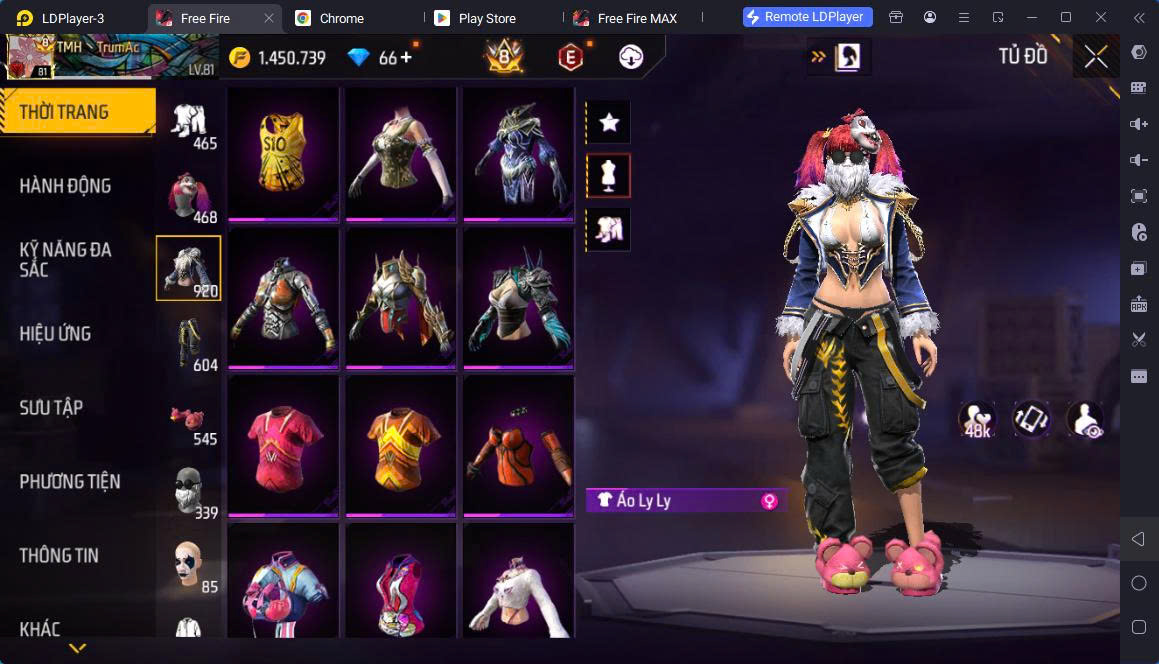Switch to the Hành Động tab
This screenshot has height=664, width=1159.
[x=66, y=185]
